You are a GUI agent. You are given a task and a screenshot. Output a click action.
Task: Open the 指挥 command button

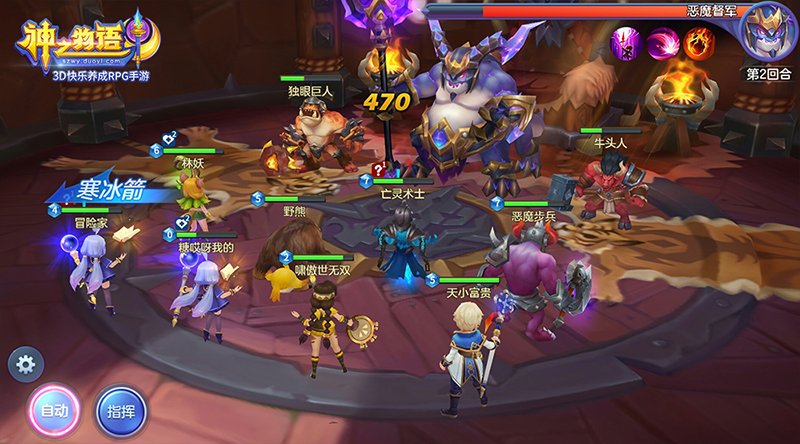120,410
